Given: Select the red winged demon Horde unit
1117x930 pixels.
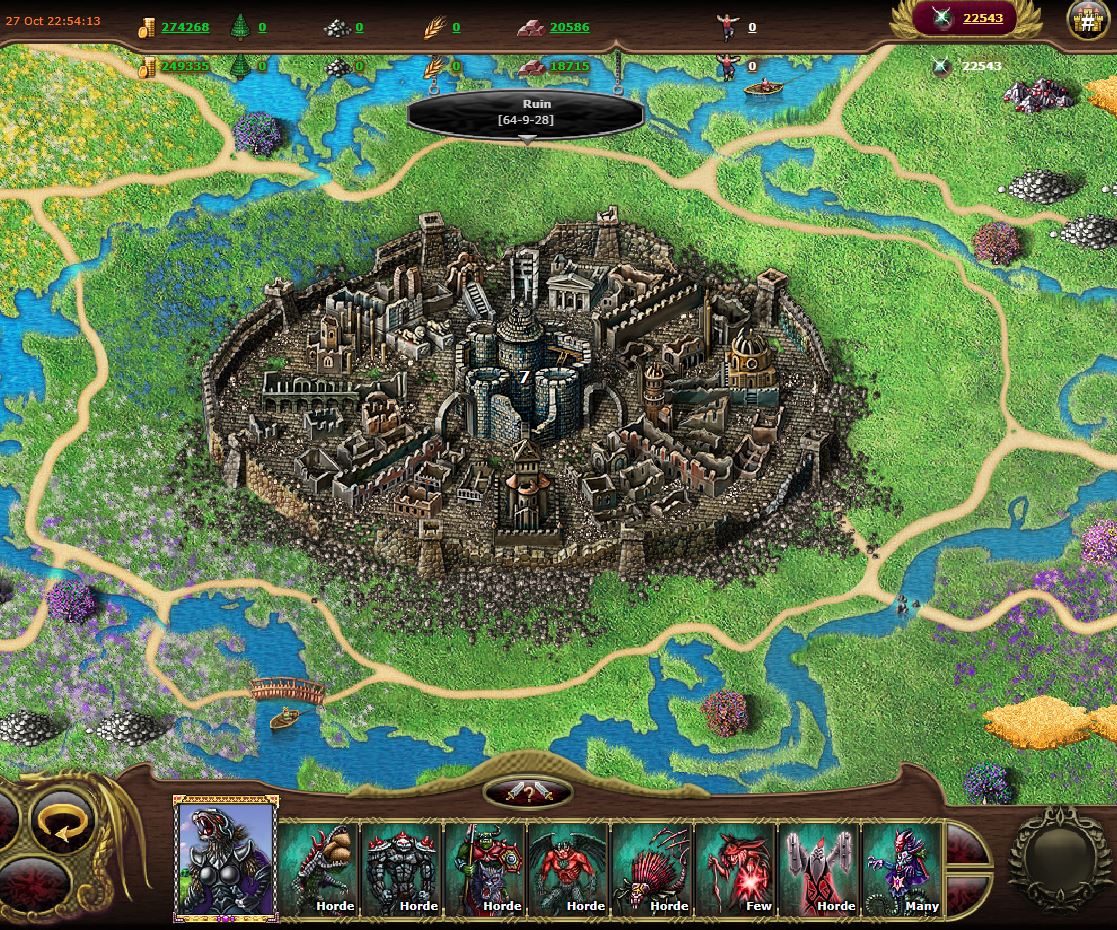Looking at the screenshot, I should point(568,868).
